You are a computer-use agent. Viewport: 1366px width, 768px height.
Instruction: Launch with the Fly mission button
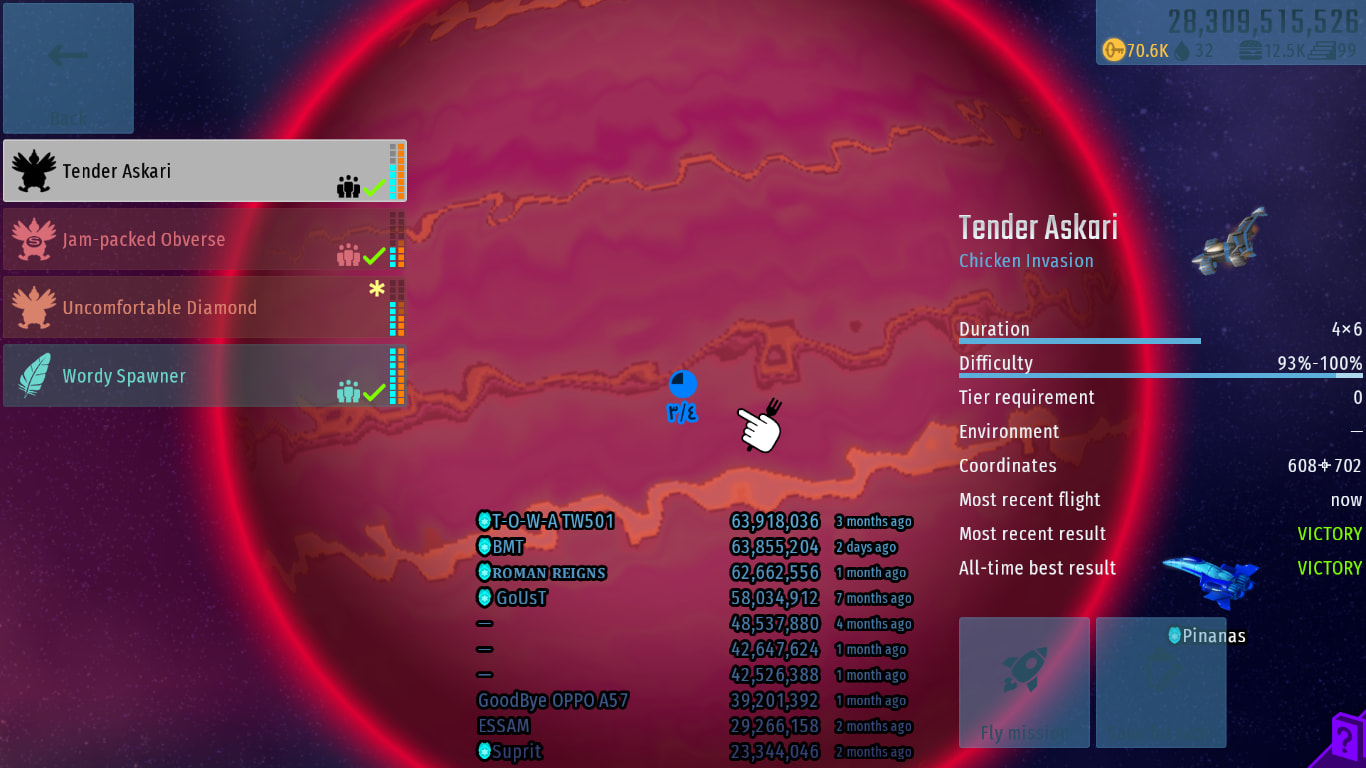(1024, 682)
